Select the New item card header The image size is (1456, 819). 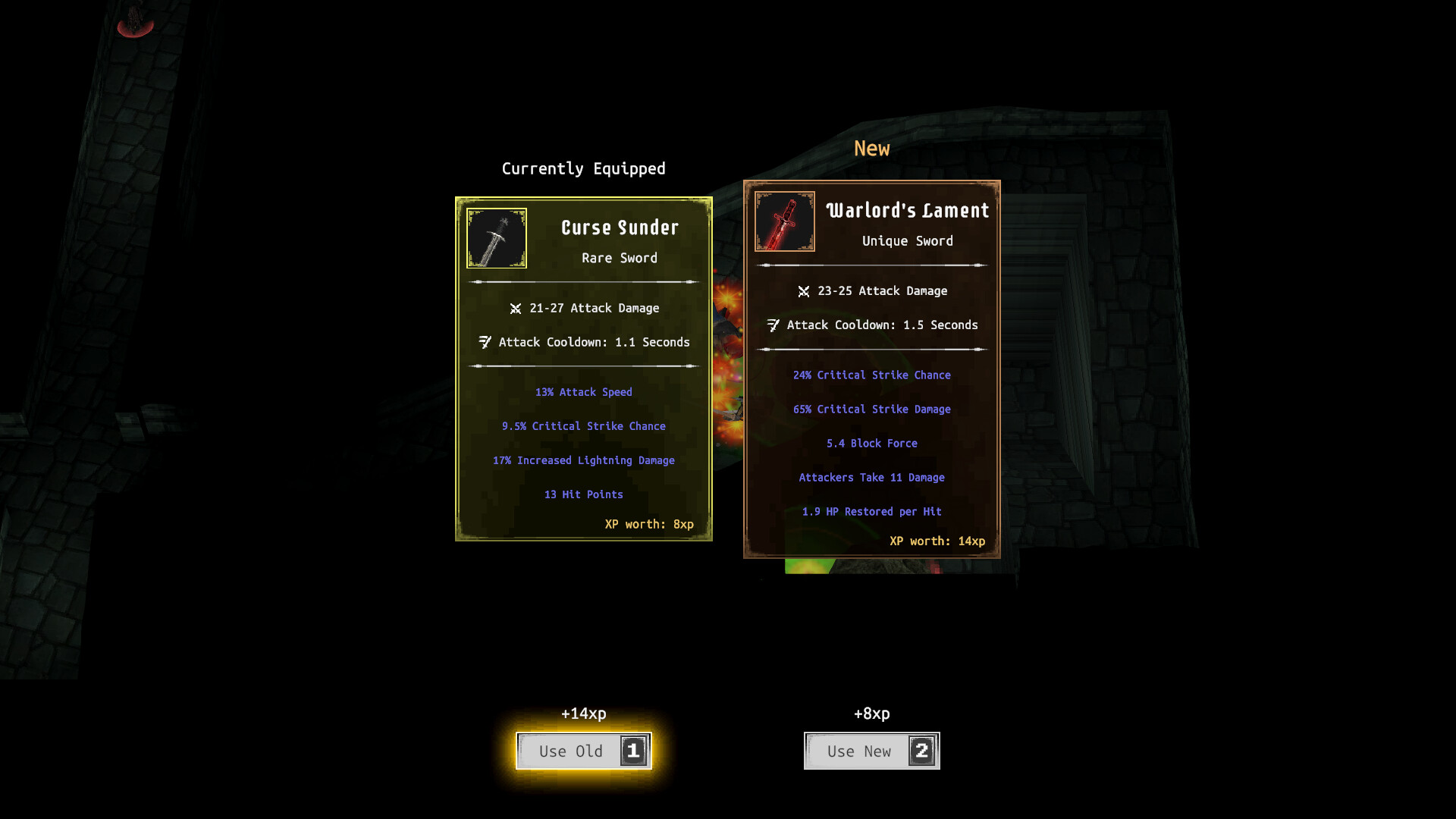(871, 149)
